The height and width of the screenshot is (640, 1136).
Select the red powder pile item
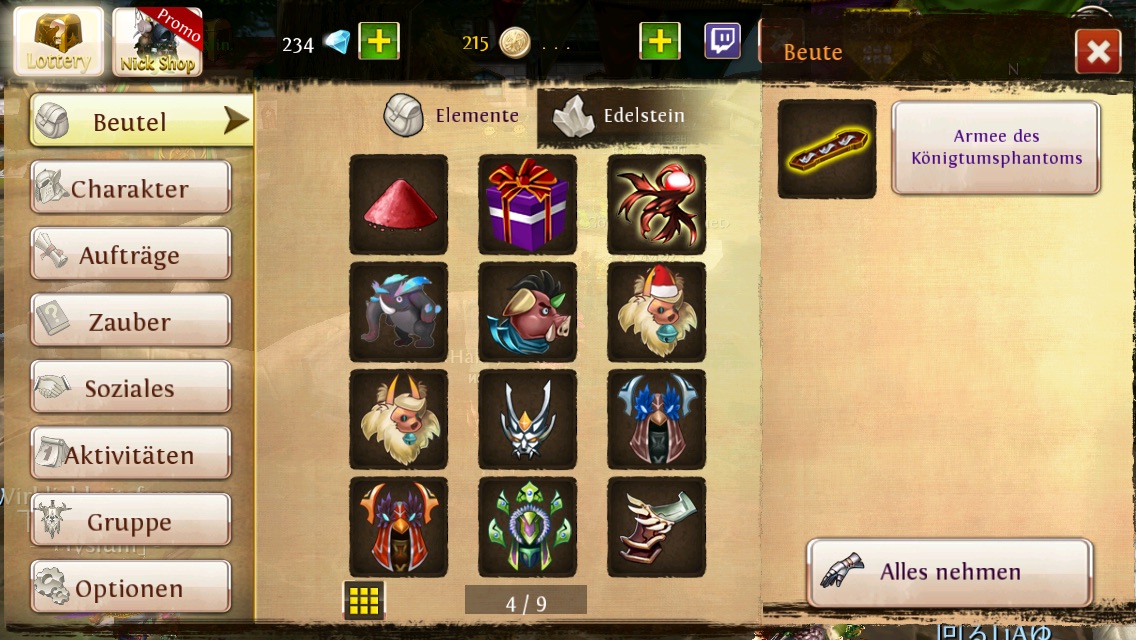coord(398,204)
